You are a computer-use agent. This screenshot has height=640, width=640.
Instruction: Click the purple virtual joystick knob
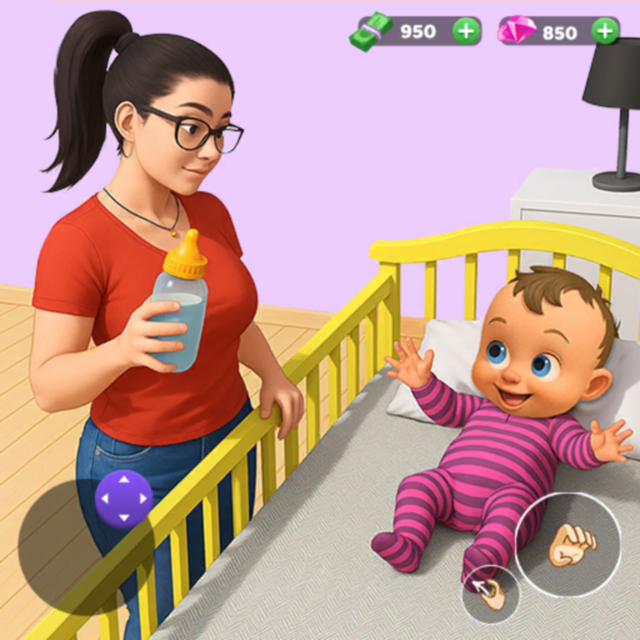[x=124, y=498]
